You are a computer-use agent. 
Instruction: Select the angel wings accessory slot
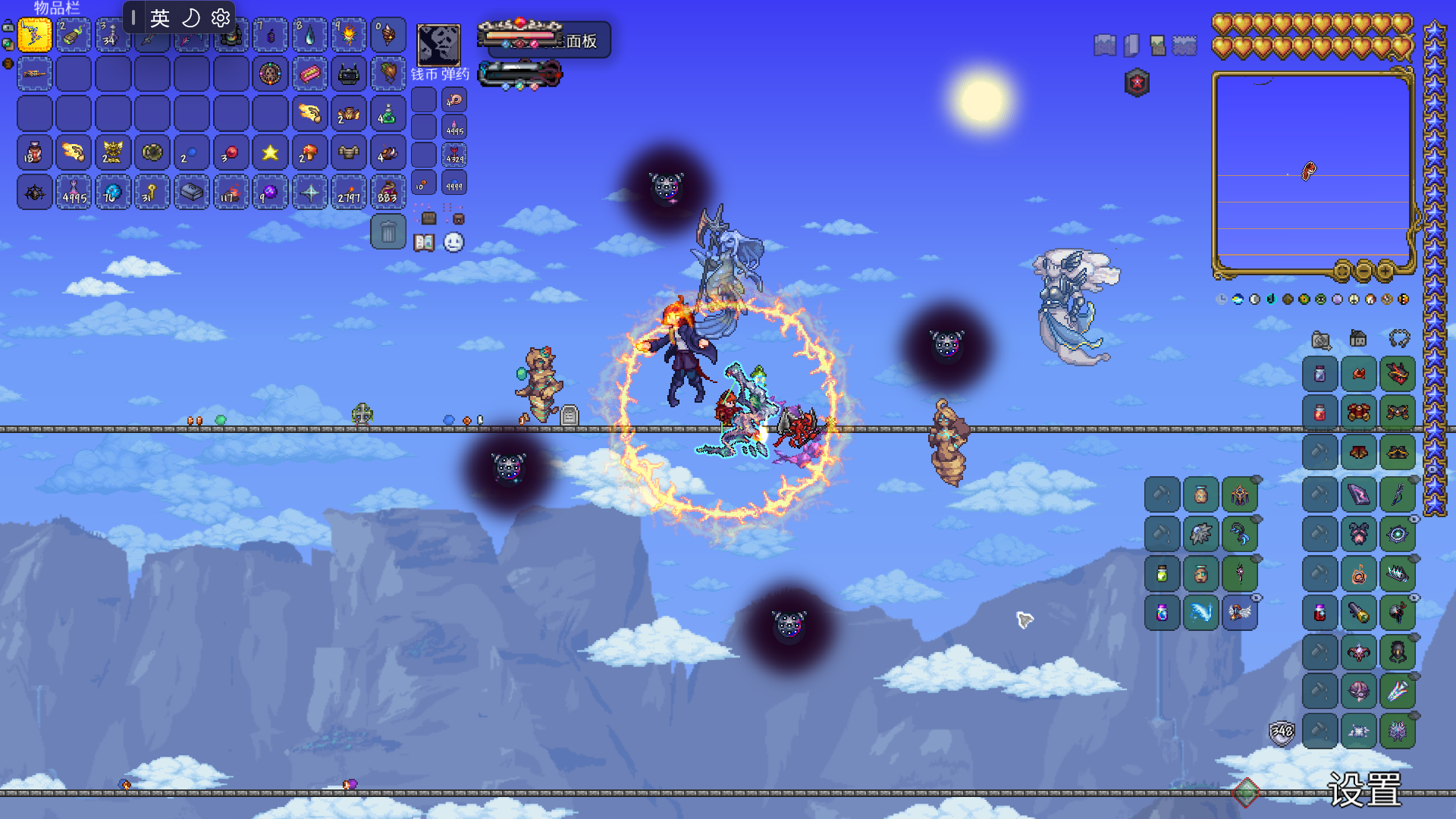1240,613
